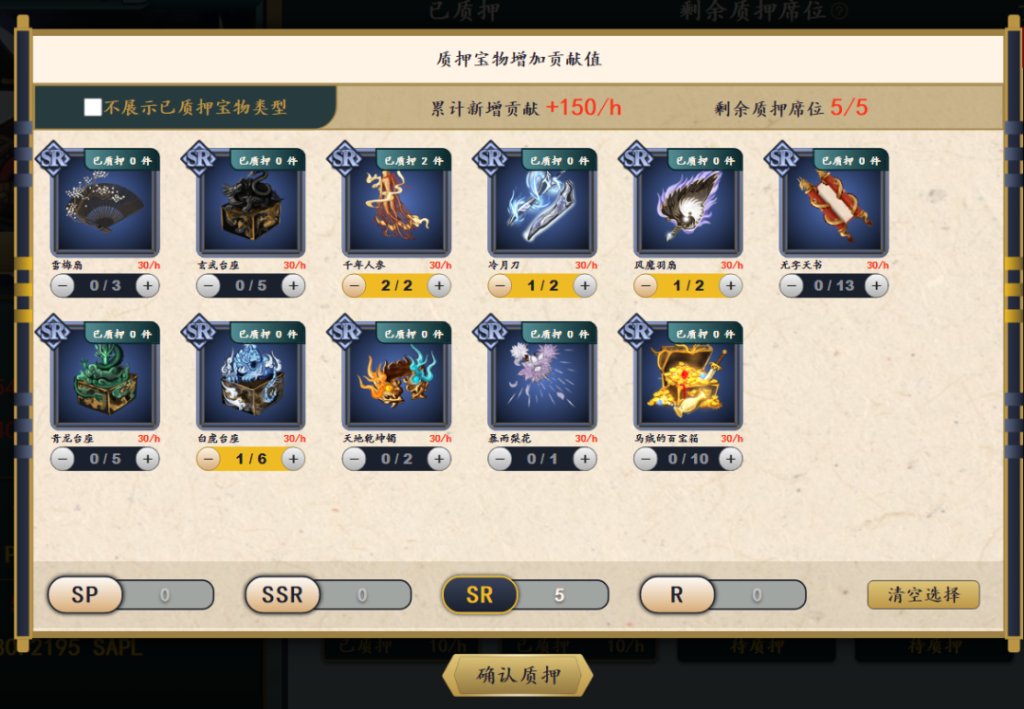1024x709 pixels.
Task: Reduce 冷月刀 pledge amount by one
Action: [x=500, y=286]
